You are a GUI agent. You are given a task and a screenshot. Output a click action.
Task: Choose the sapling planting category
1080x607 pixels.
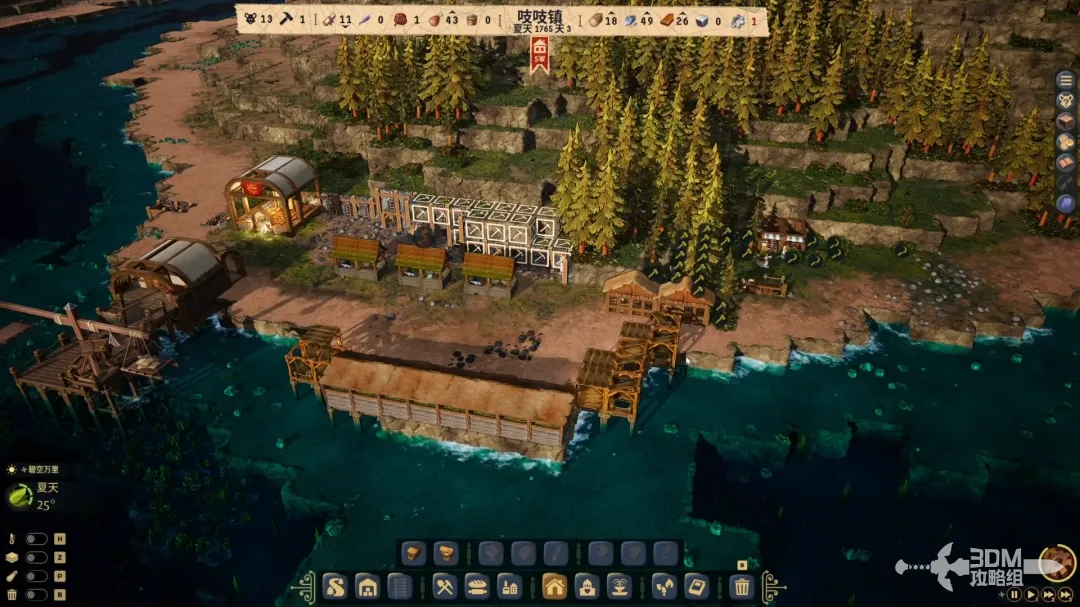(664, 586)
